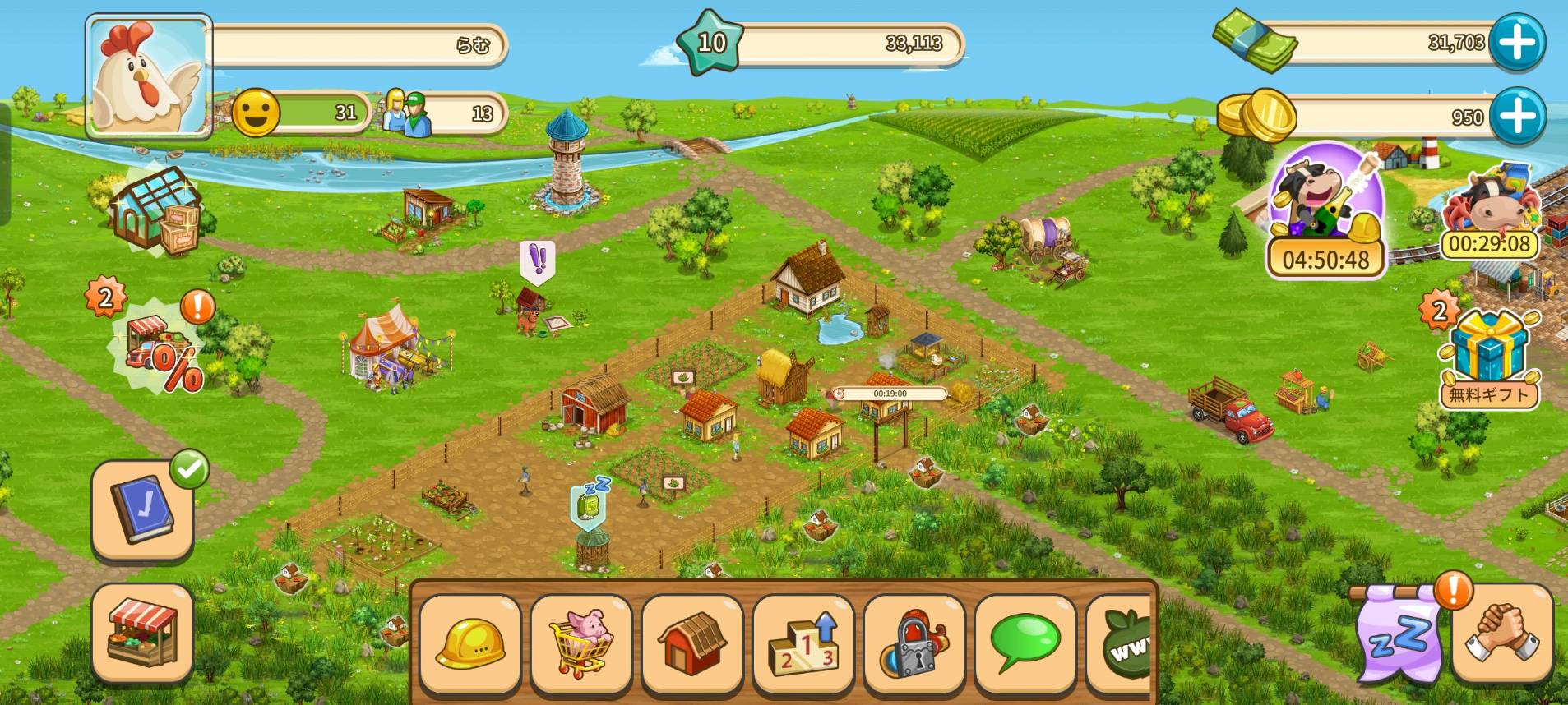Add more cash with the green-bills plus button
Image resolution: width=1568 pixels, height=705 pixels.
tap(1517, 42)
